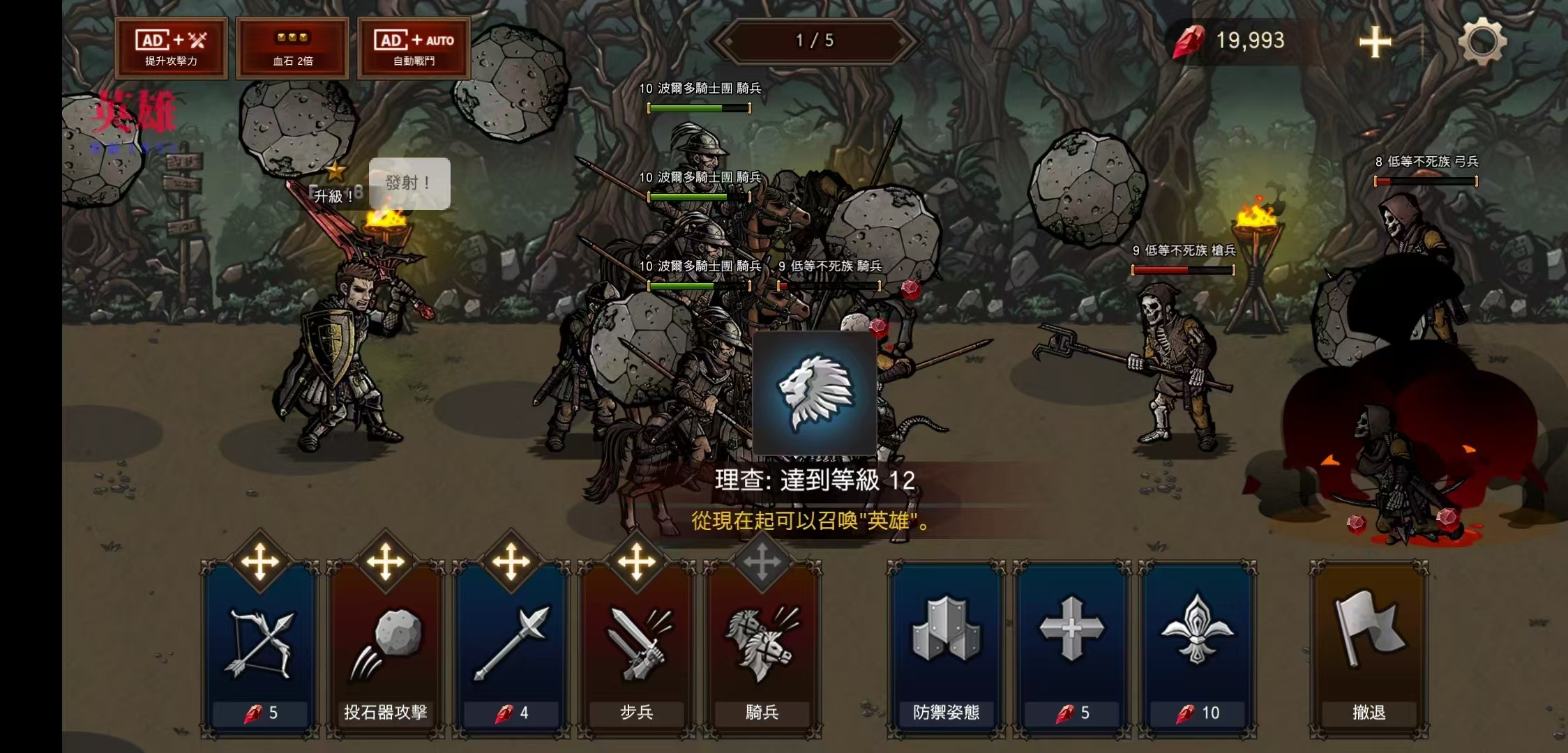Add more red gems with plus button

[x=1375, y=42]
